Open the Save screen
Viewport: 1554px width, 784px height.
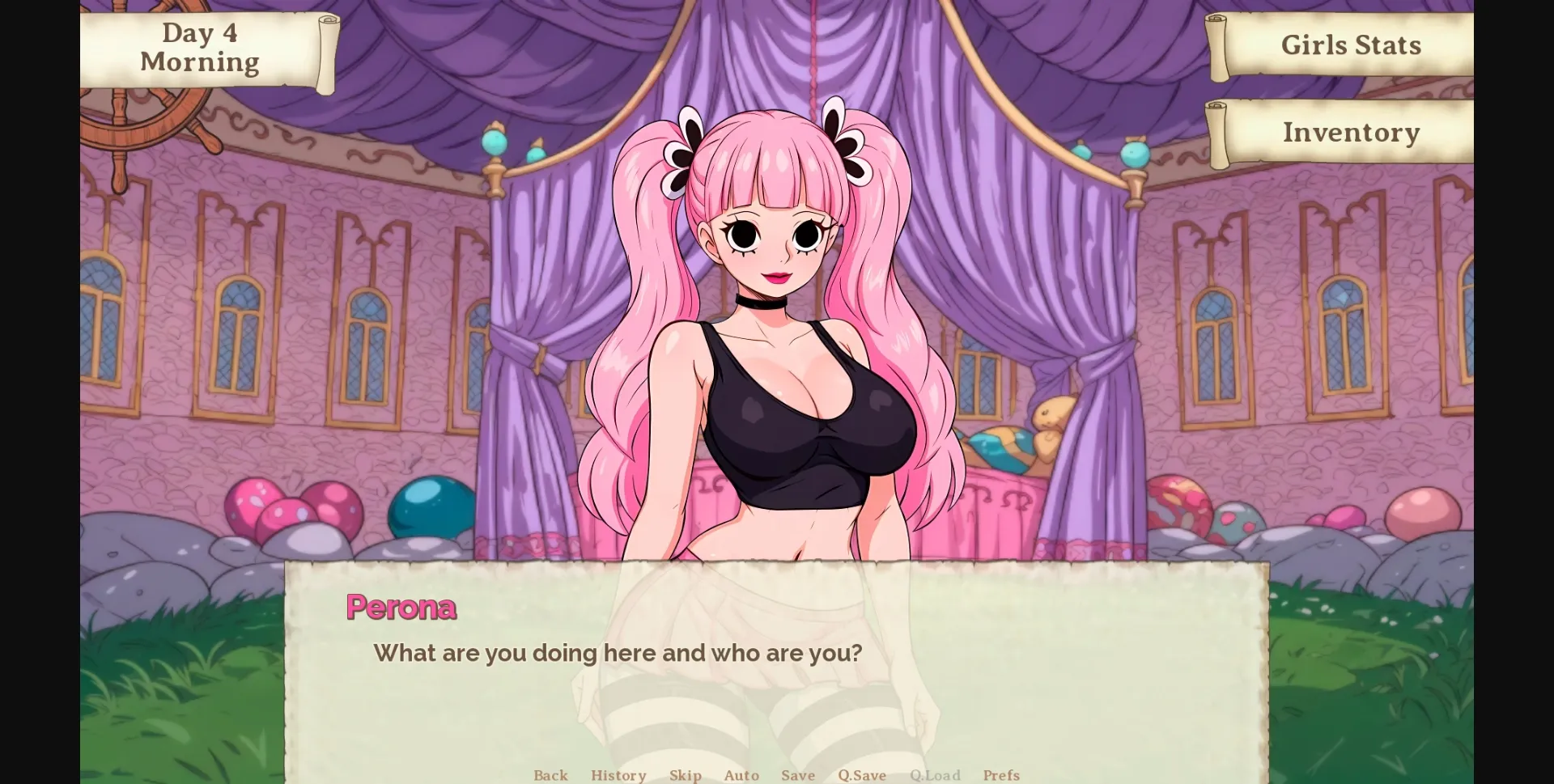click(798, 775)
